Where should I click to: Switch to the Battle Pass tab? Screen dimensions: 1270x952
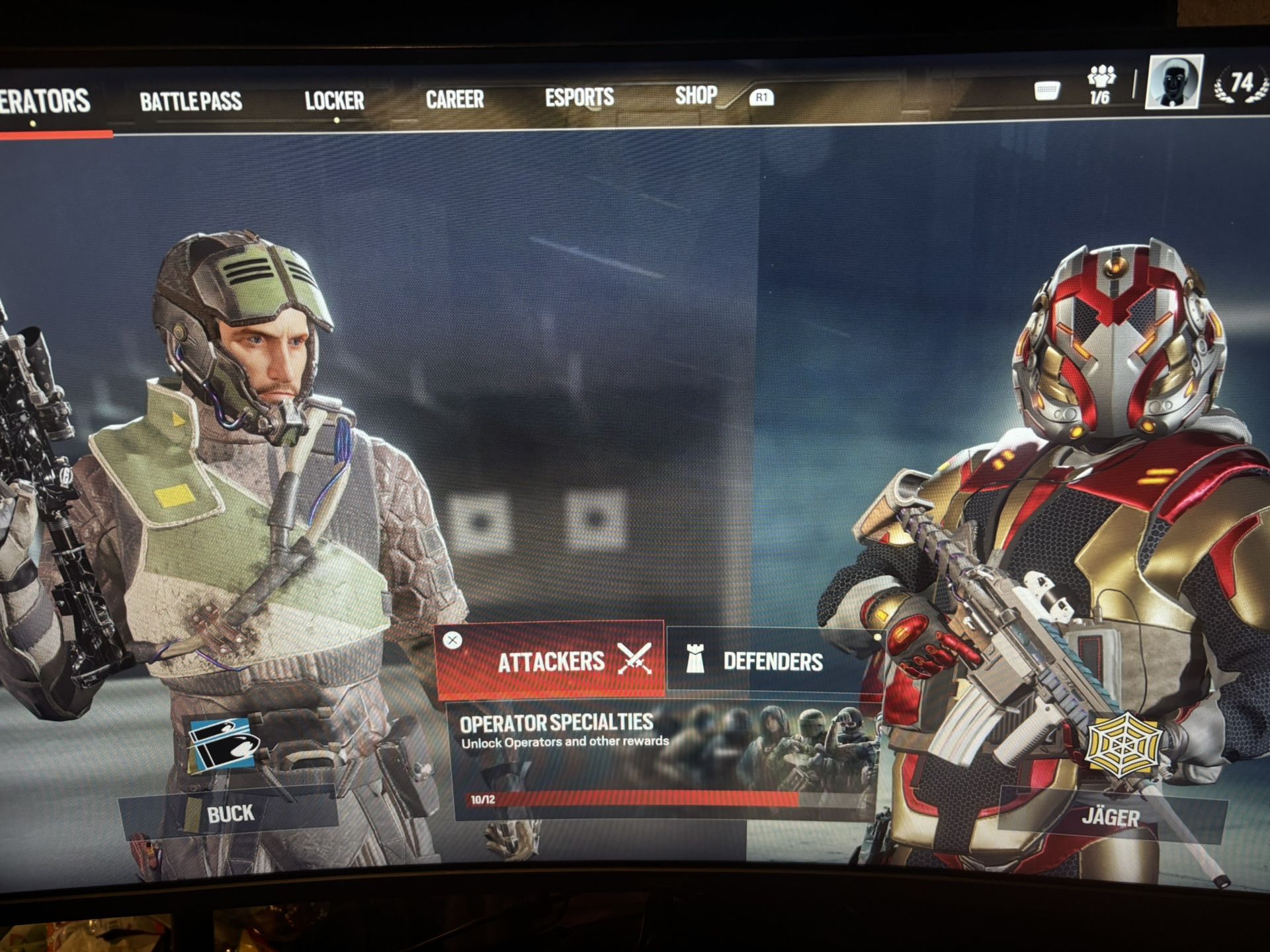[190, 101]
